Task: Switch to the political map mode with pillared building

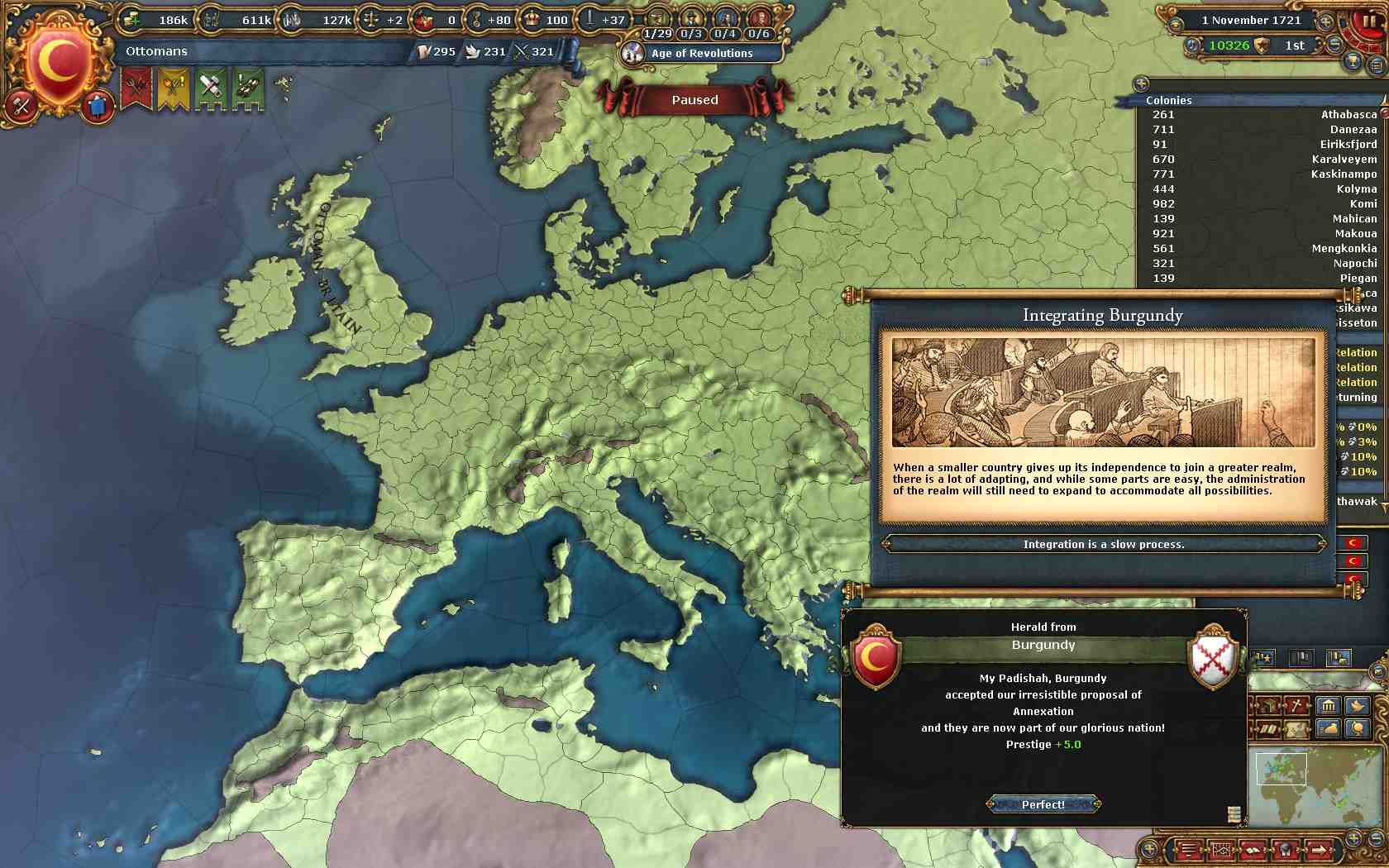Action: tap(1329, 705)
